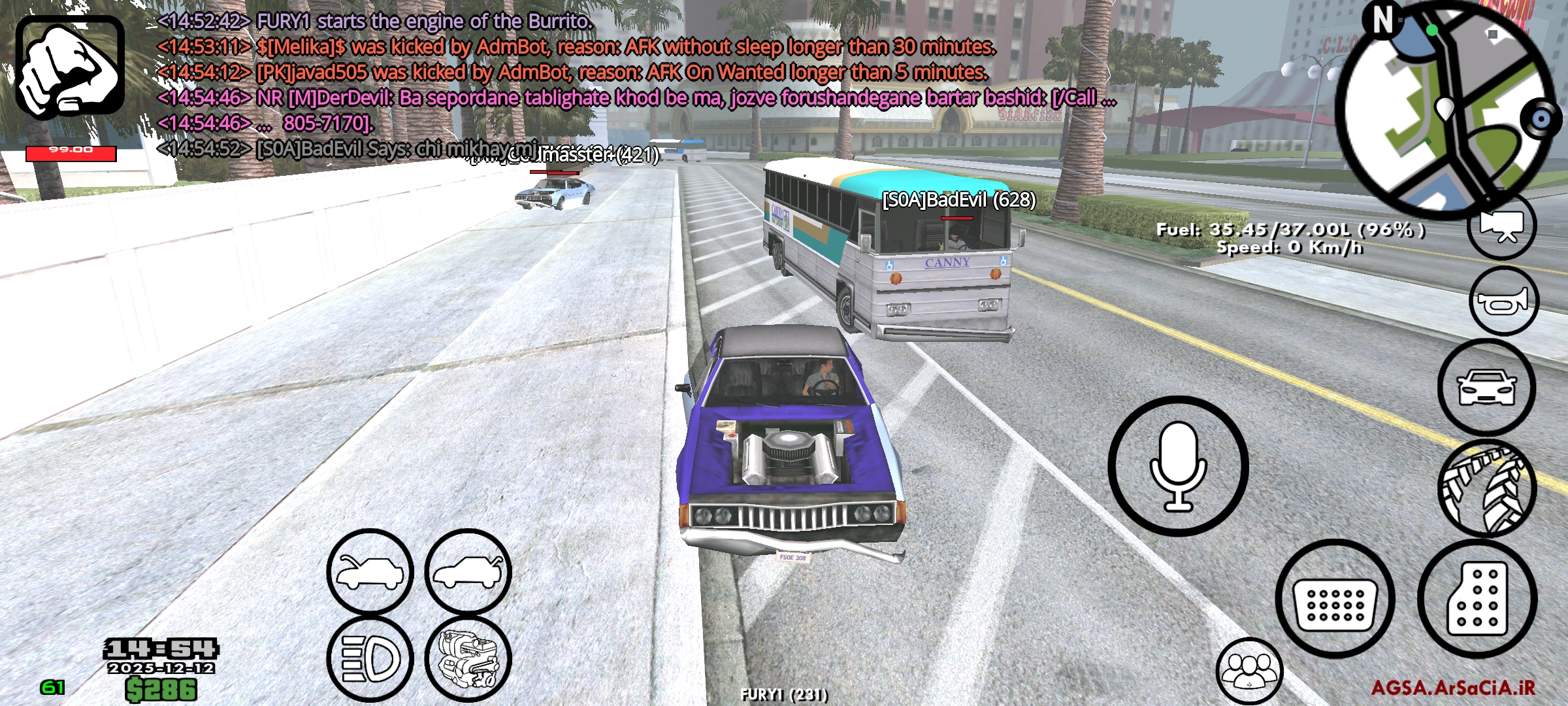Hold the microphone voice chat button

pyautogui.click(x=1178, y=465)
